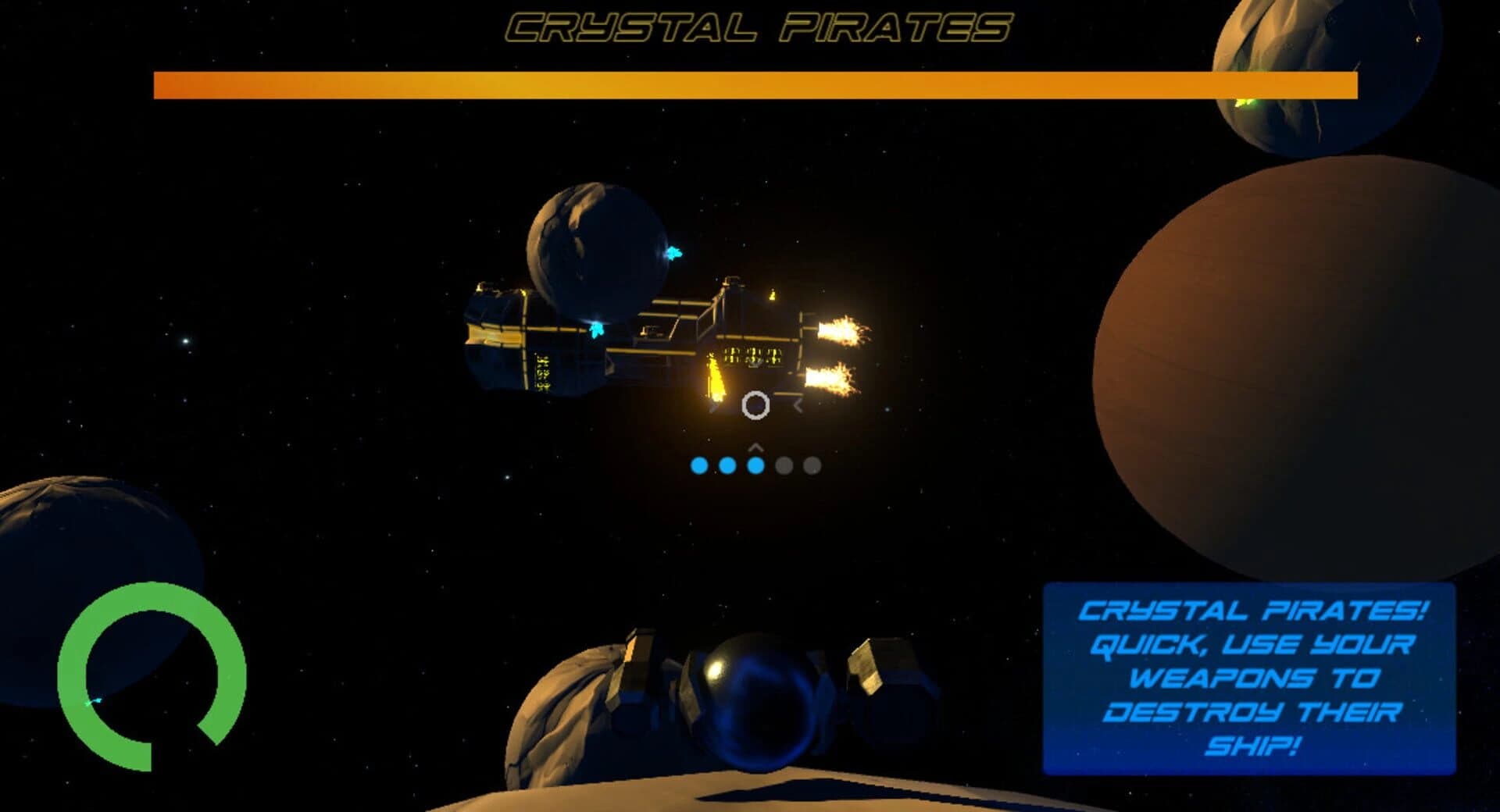Click the last gray ammo dot

(x=812, y=466)
